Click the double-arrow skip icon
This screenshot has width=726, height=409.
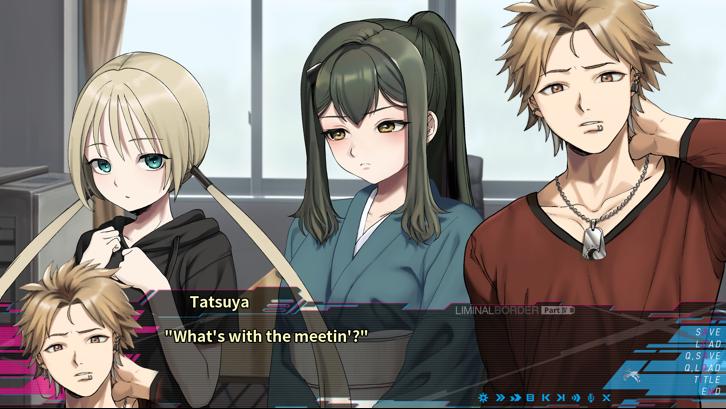click(x=500, y=398)
